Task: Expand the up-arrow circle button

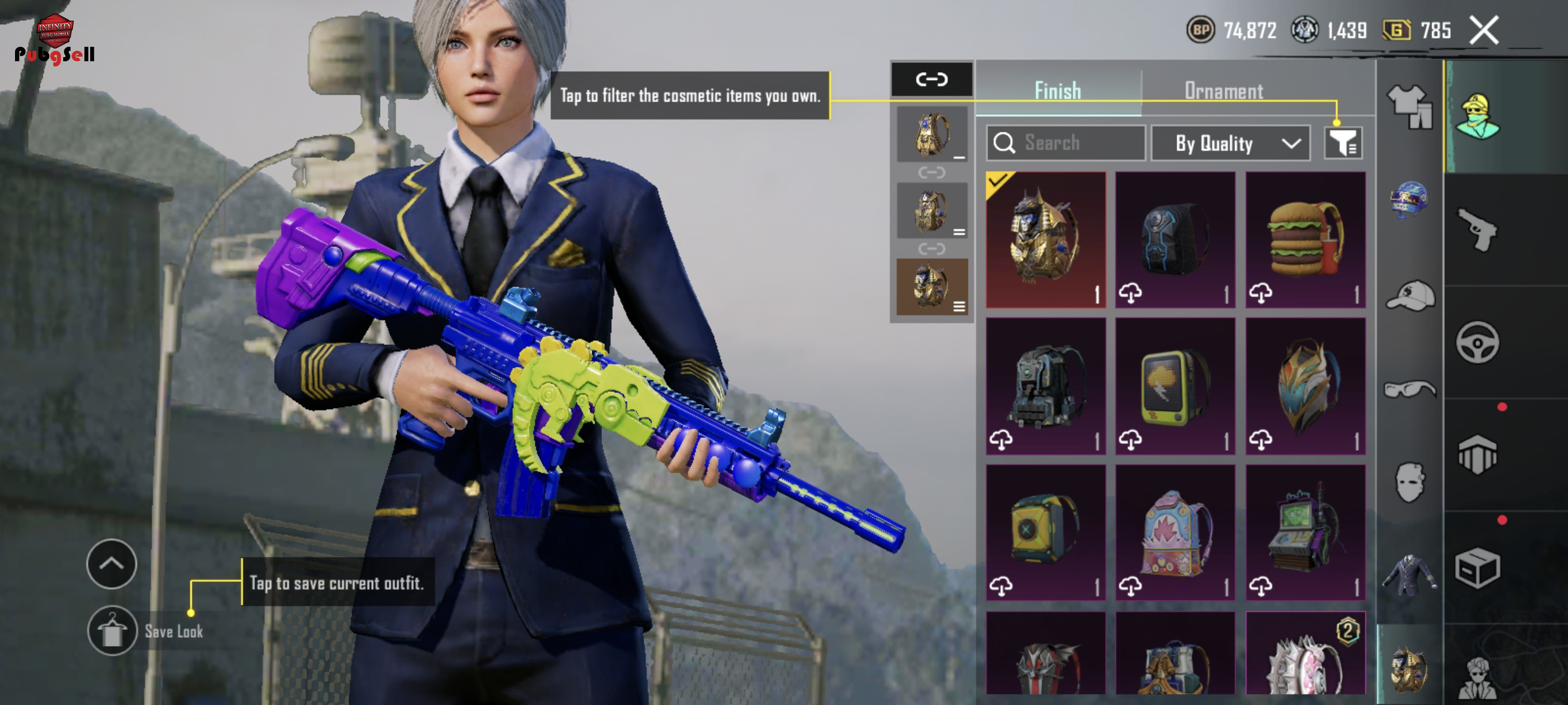Action: click(x=112, y=564)
